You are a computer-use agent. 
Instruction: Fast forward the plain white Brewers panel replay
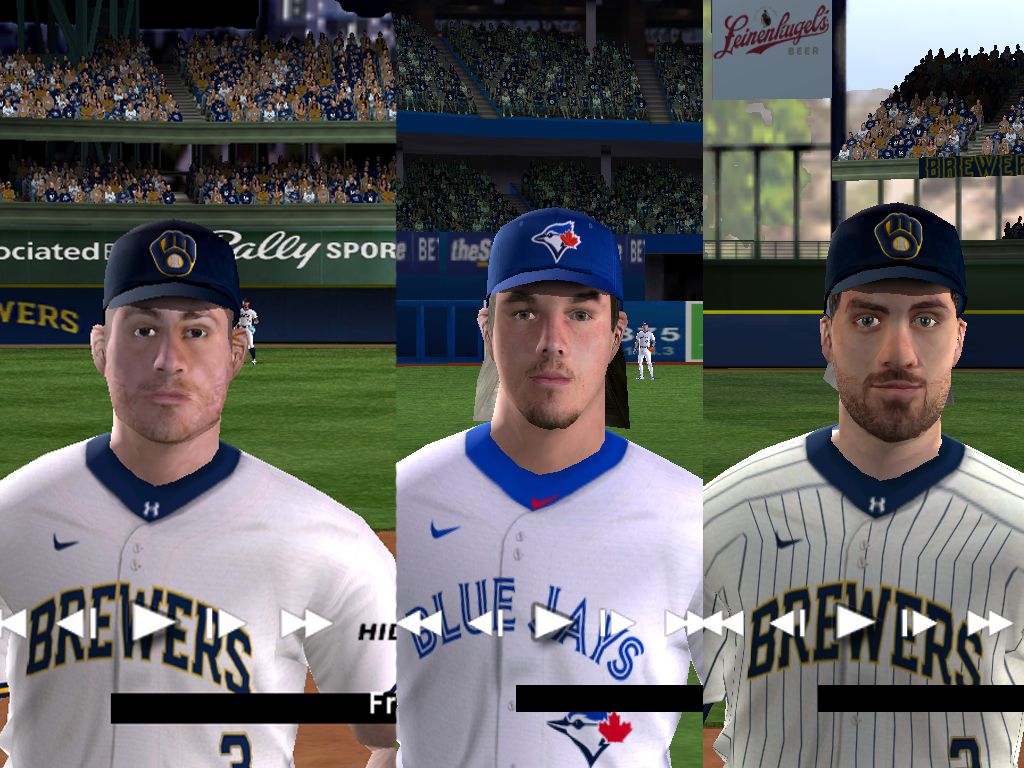(305, 623)
